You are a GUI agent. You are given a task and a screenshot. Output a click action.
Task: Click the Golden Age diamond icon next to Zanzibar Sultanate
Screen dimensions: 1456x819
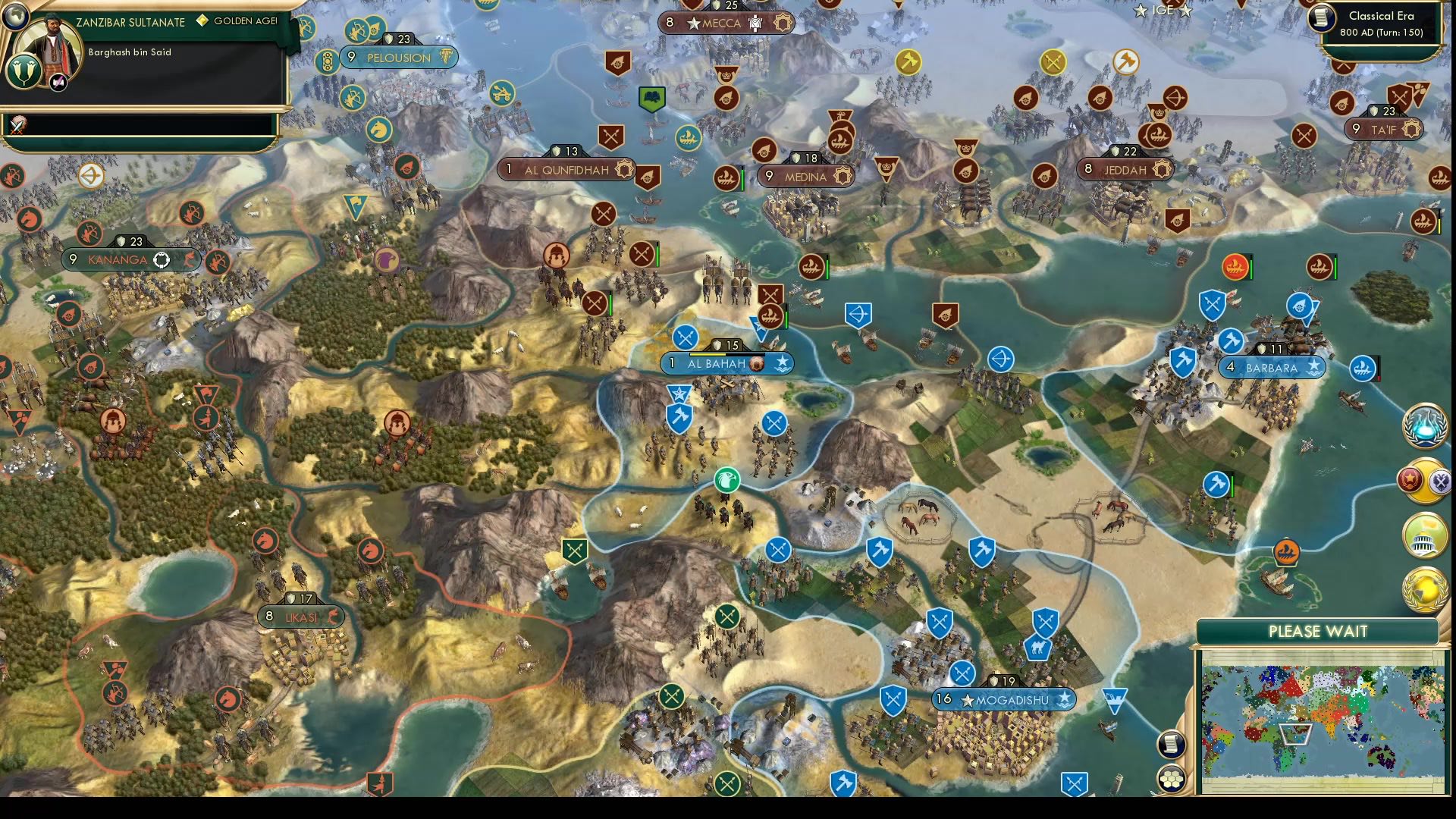(x=201, y=22)
